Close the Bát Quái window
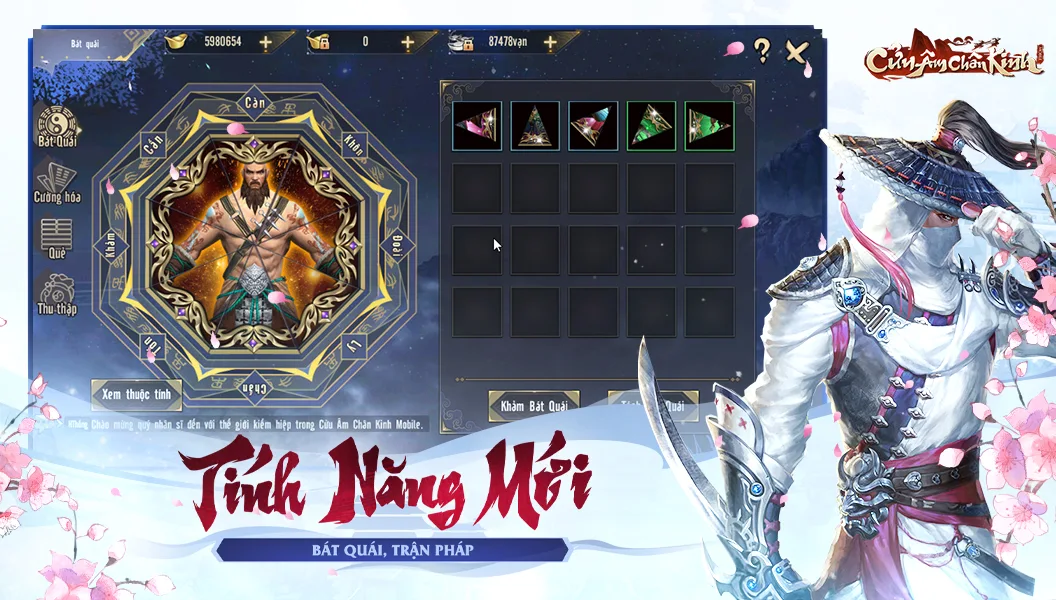Viewport: 1056px width, 600px height. click(796, 51)
